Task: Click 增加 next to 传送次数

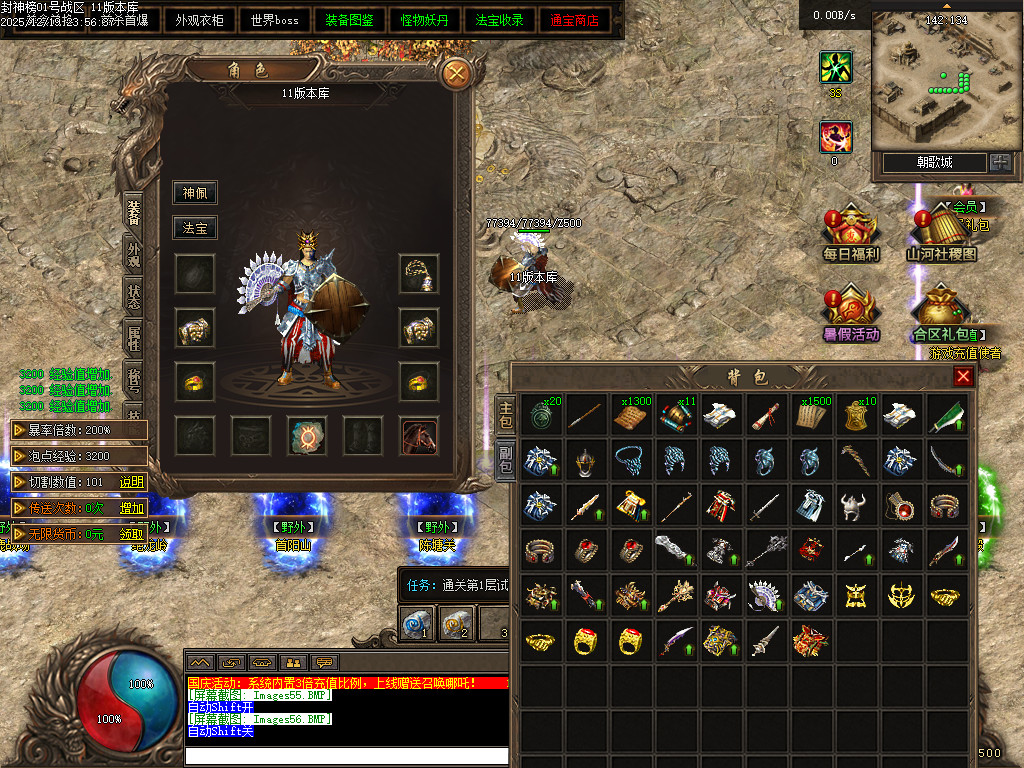Action: [x=132, y=508]
